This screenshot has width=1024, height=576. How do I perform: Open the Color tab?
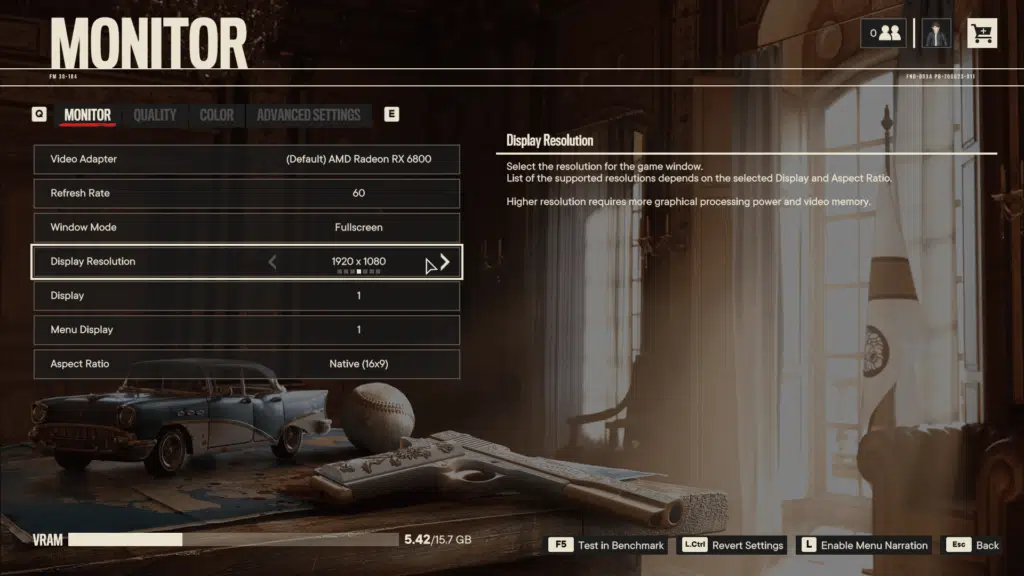pos(216,115)
